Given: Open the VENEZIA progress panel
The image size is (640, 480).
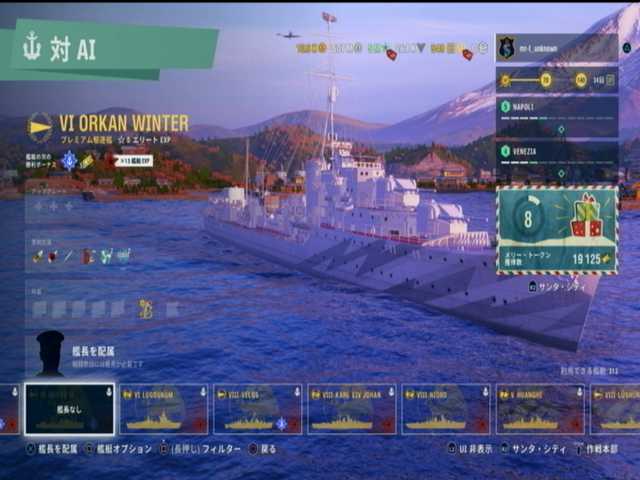Looking at the screenshot, I should pos(556,159).
